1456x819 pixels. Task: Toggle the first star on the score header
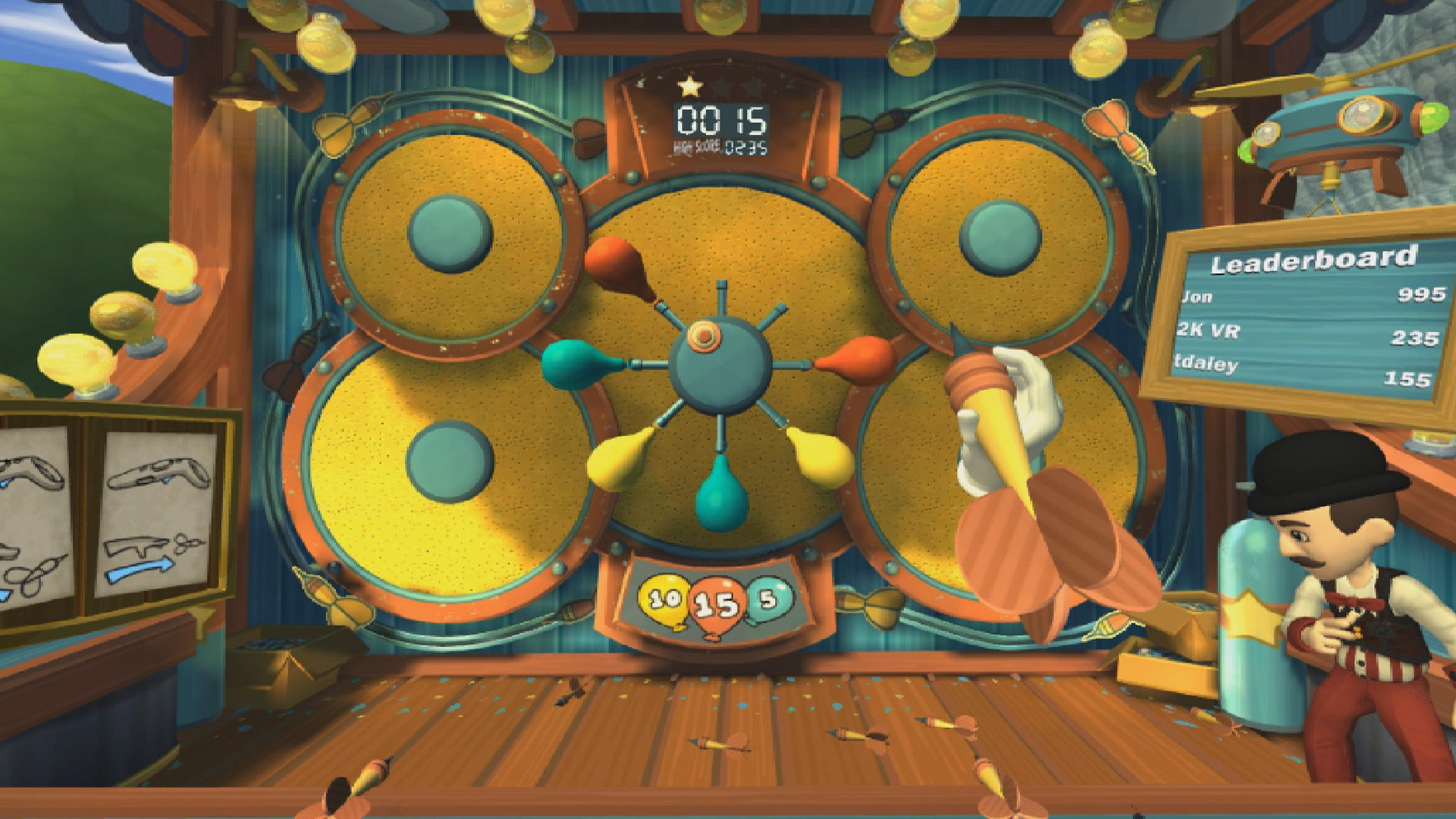[689, 87]
